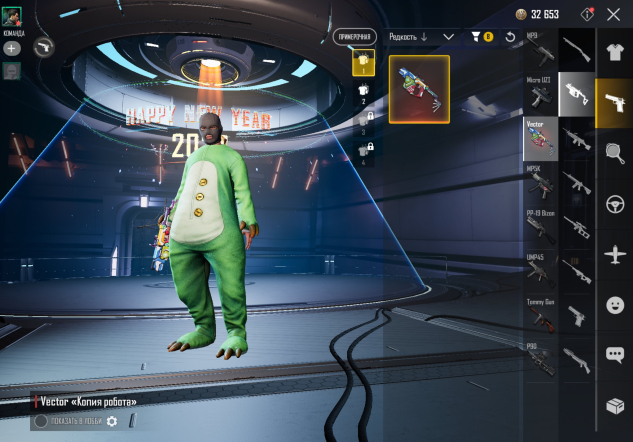633x442 pixels.
Task: Switch to the vehicle steering wheel tab
Action: (x=614, y=204)
